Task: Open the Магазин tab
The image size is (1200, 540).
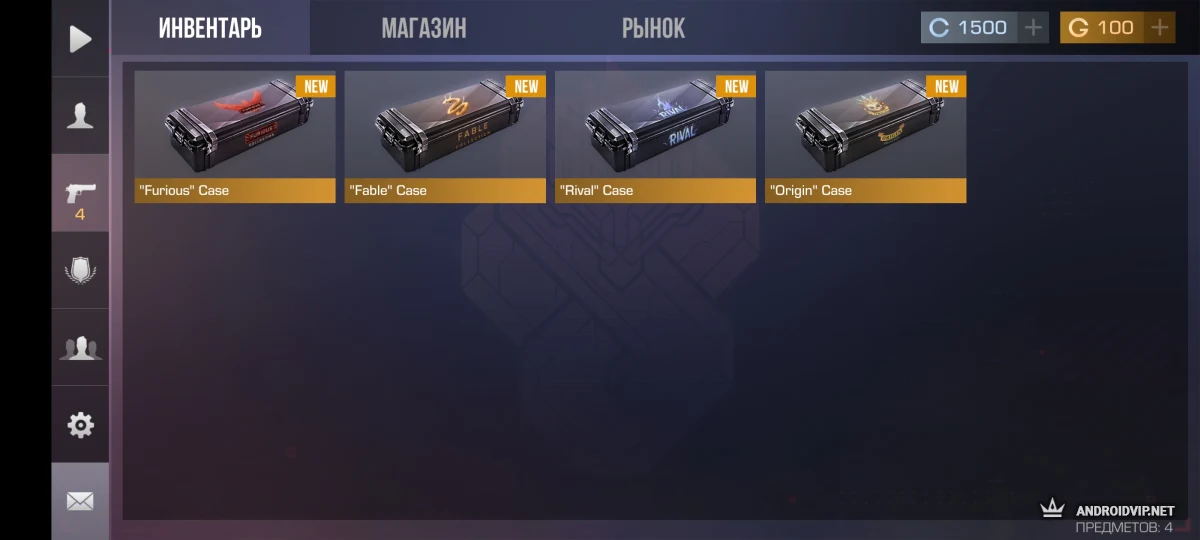Action: point(423,28)
